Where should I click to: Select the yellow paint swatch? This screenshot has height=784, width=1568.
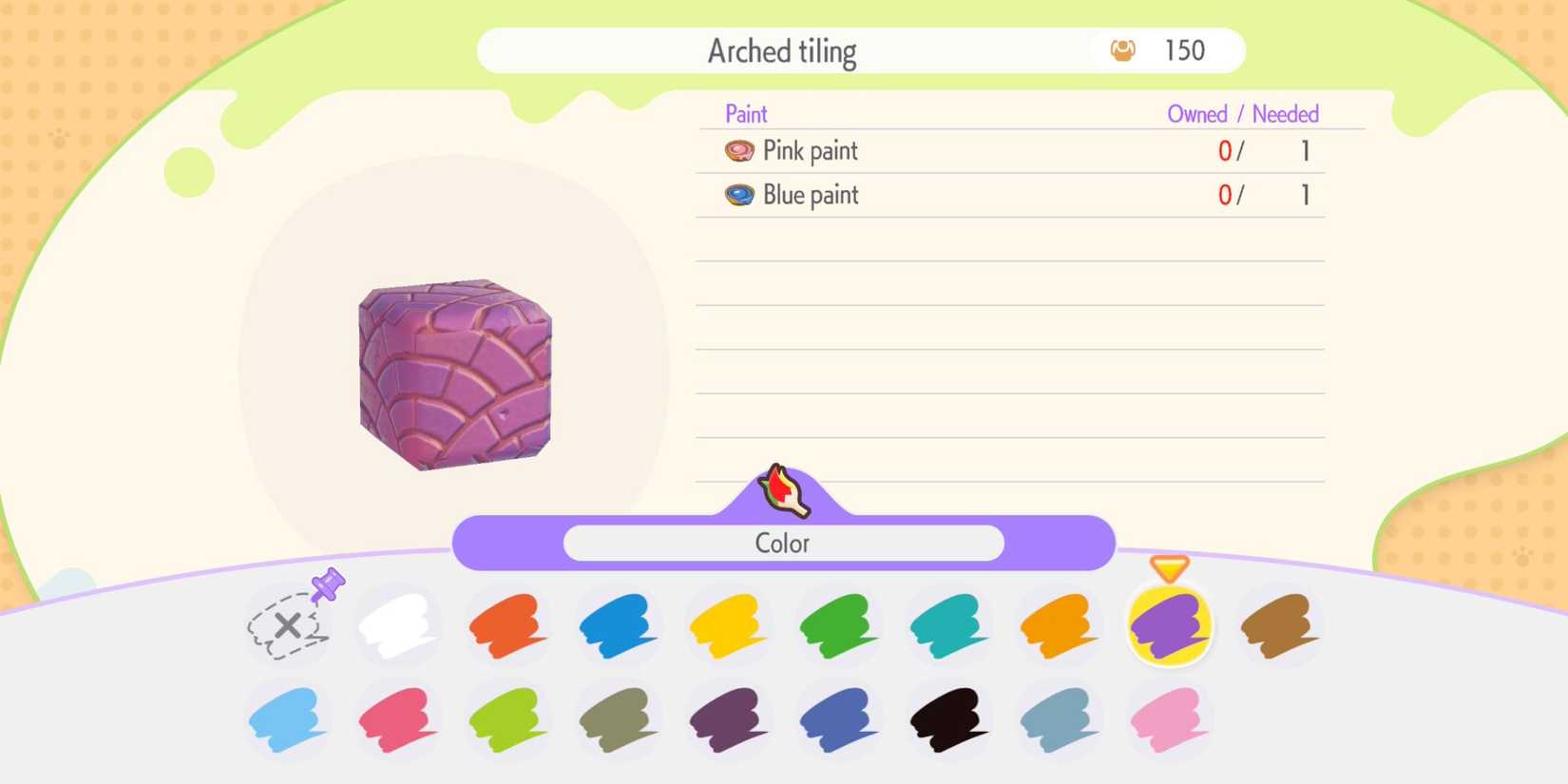click(729, 626)
